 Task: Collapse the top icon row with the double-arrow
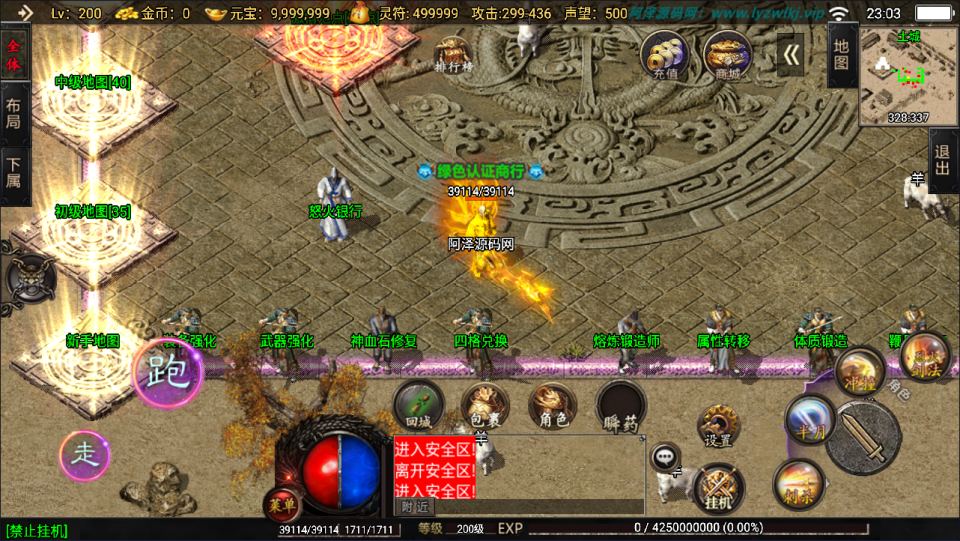point(791,55)
